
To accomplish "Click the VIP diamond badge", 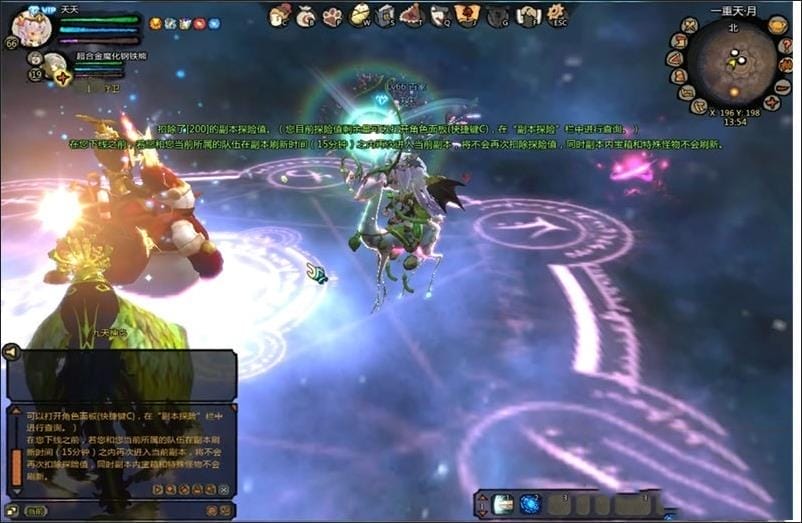I will point(34,9).
